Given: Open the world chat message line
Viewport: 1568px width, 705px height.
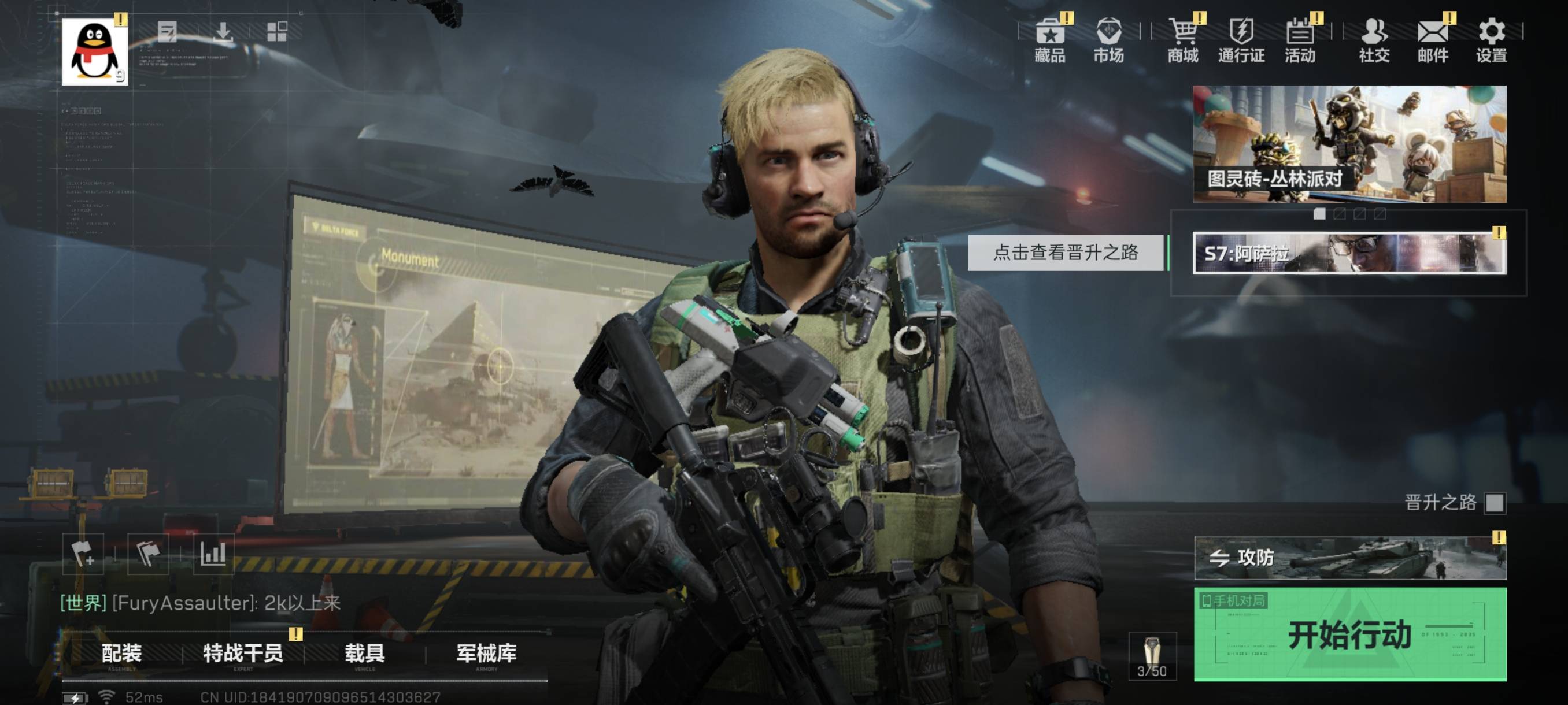Looking at the screenshot, I should tap(201, 603).
